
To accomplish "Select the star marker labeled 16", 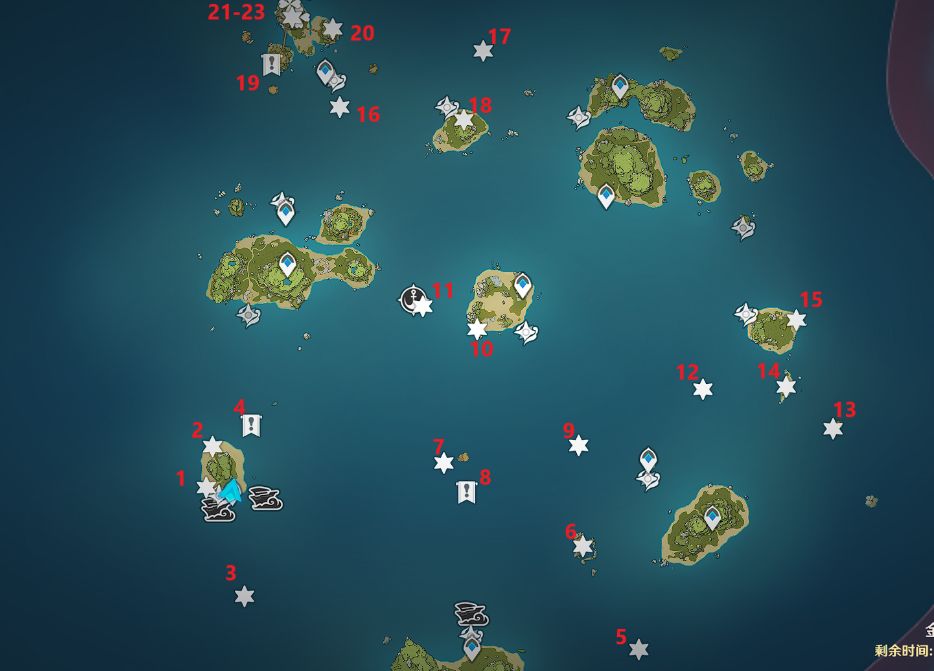I will [340, 107].
